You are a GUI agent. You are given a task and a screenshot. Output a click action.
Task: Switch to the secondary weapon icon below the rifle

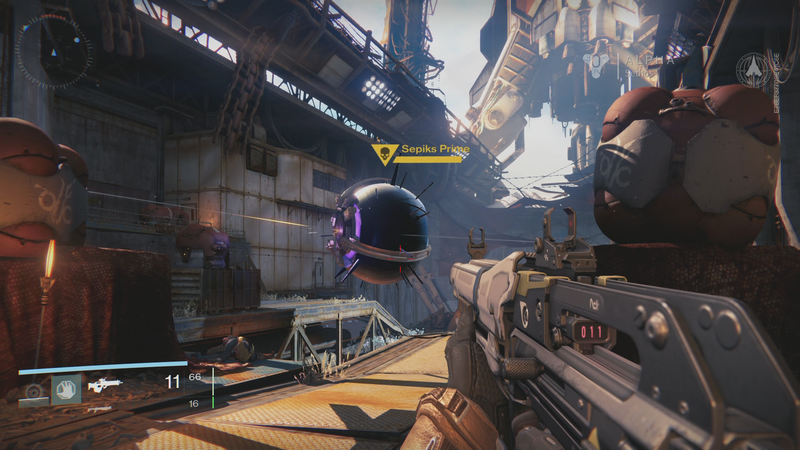click(x=98, y=409)
